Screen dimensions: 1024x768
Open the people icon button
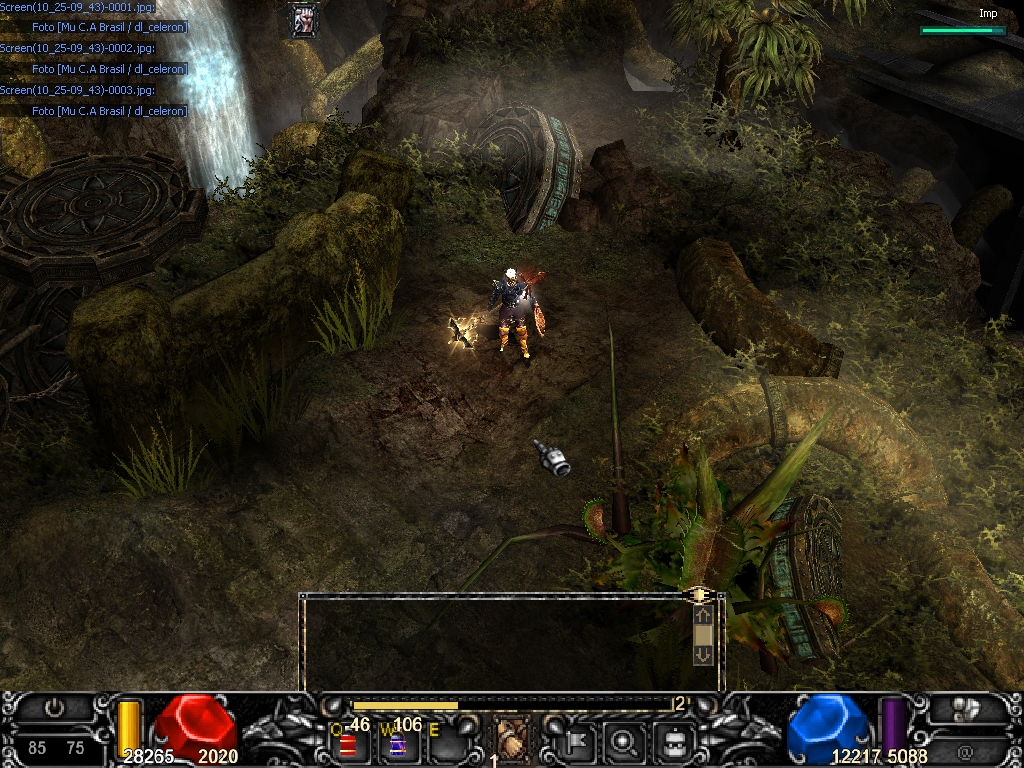tap(966, 709)
